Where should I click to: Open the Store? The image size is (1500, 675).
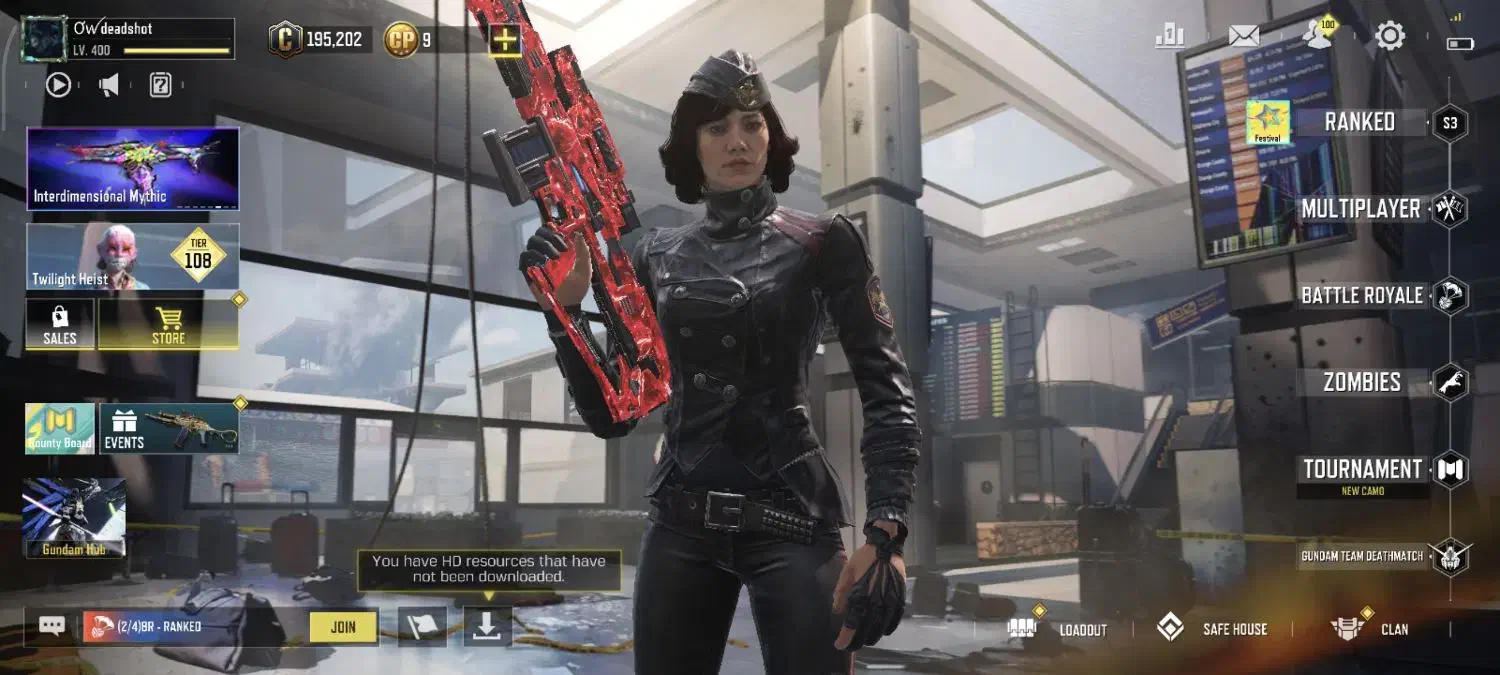(168, 325)
